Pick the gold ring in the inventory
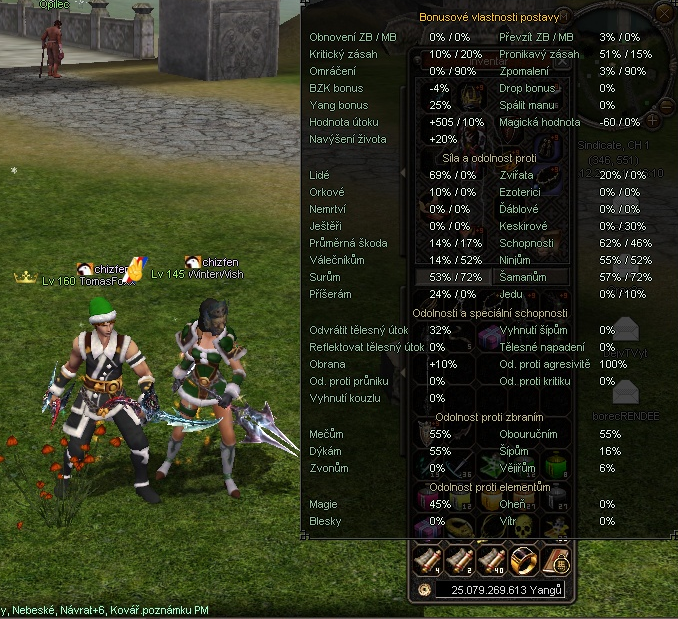The image size is (678, 619). click(x=523, y=561)
